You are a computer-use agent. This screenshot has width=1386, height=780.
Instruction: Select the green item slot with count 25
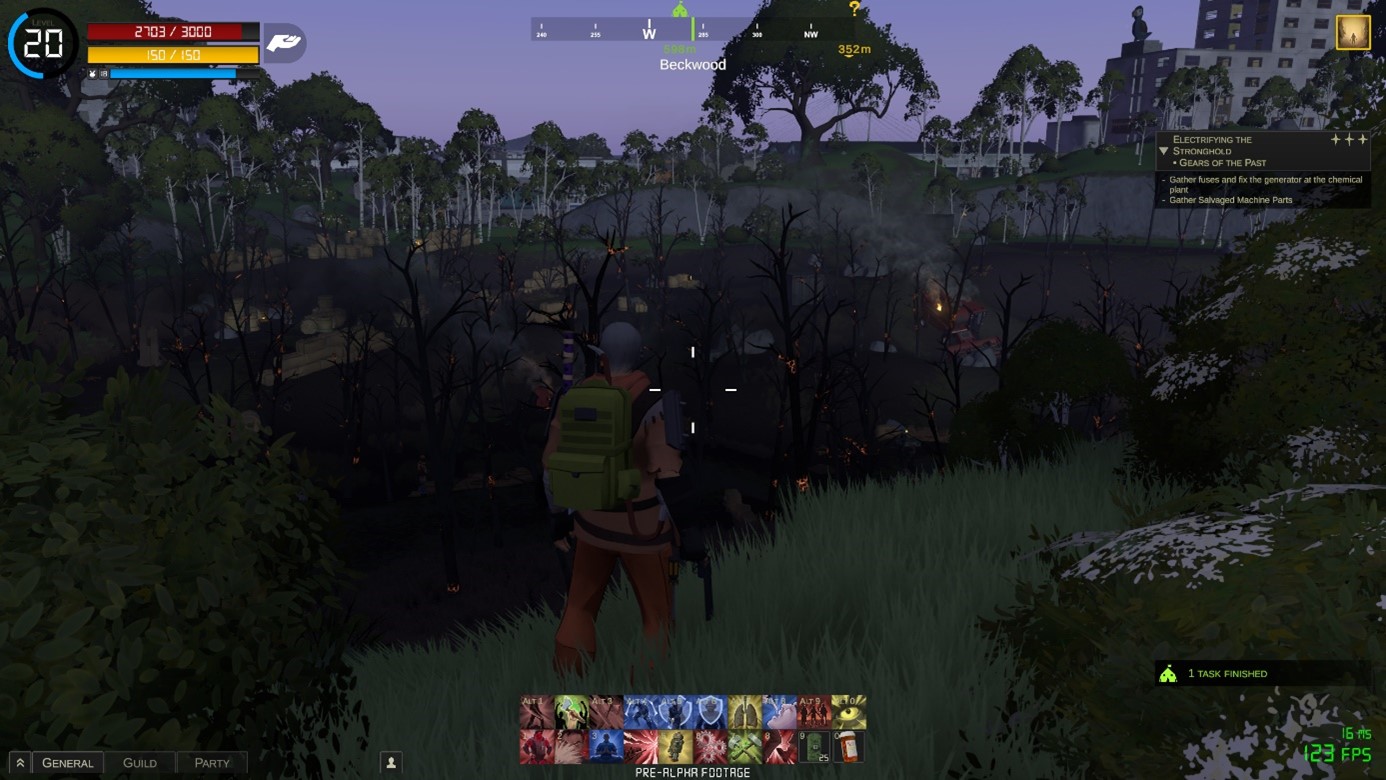pyautogui.click(x=814, y=747)
